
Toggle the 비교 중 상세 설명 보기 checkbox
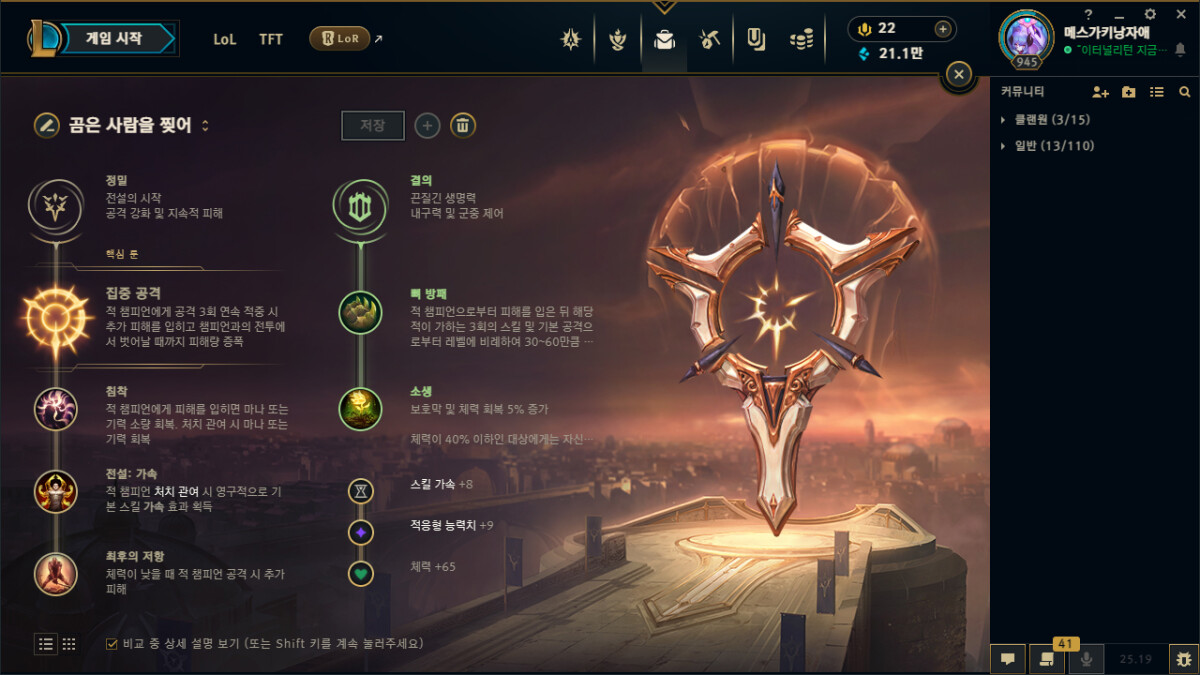(x=112, y=644)
